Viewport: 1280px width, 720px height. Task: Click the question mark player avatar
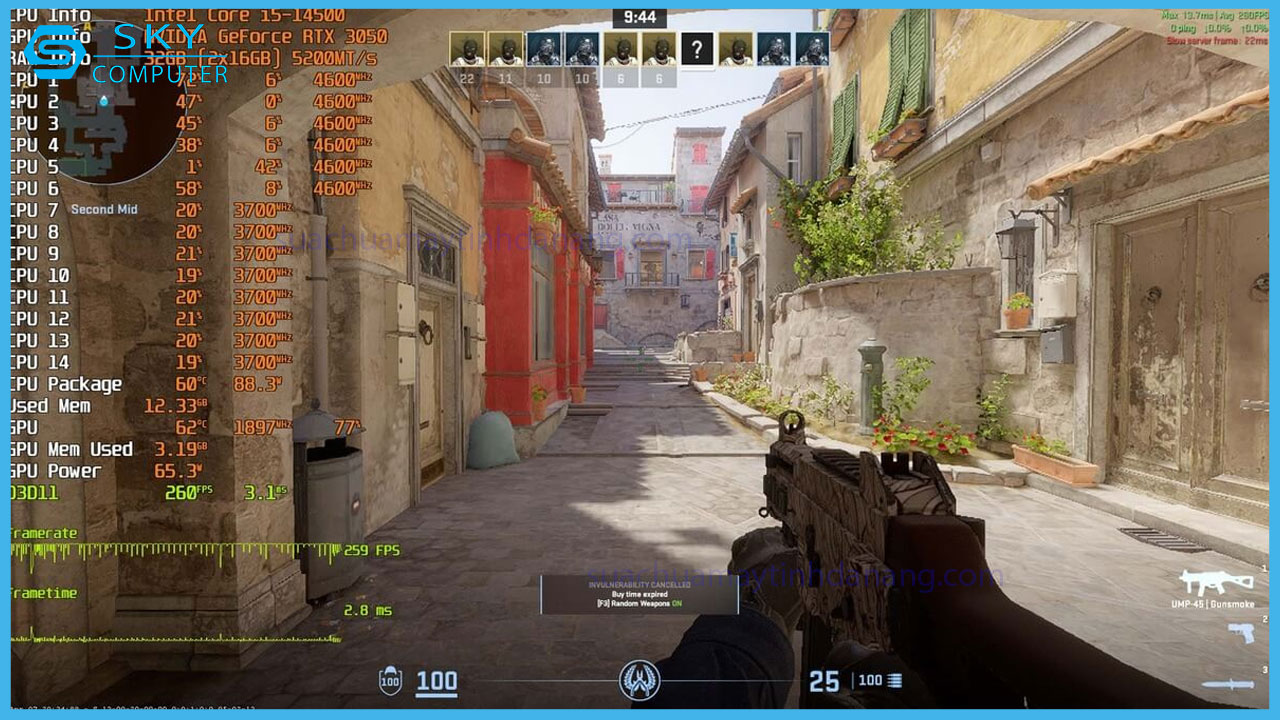[x=697, y=48]
